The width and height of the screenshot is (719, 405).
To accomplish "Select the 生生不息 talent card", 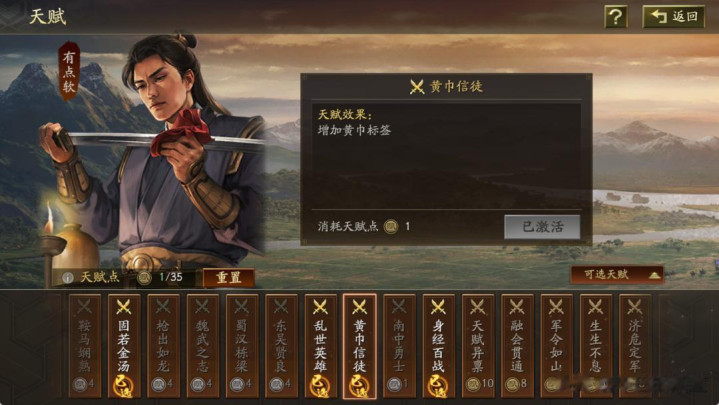I will (595, 345).
